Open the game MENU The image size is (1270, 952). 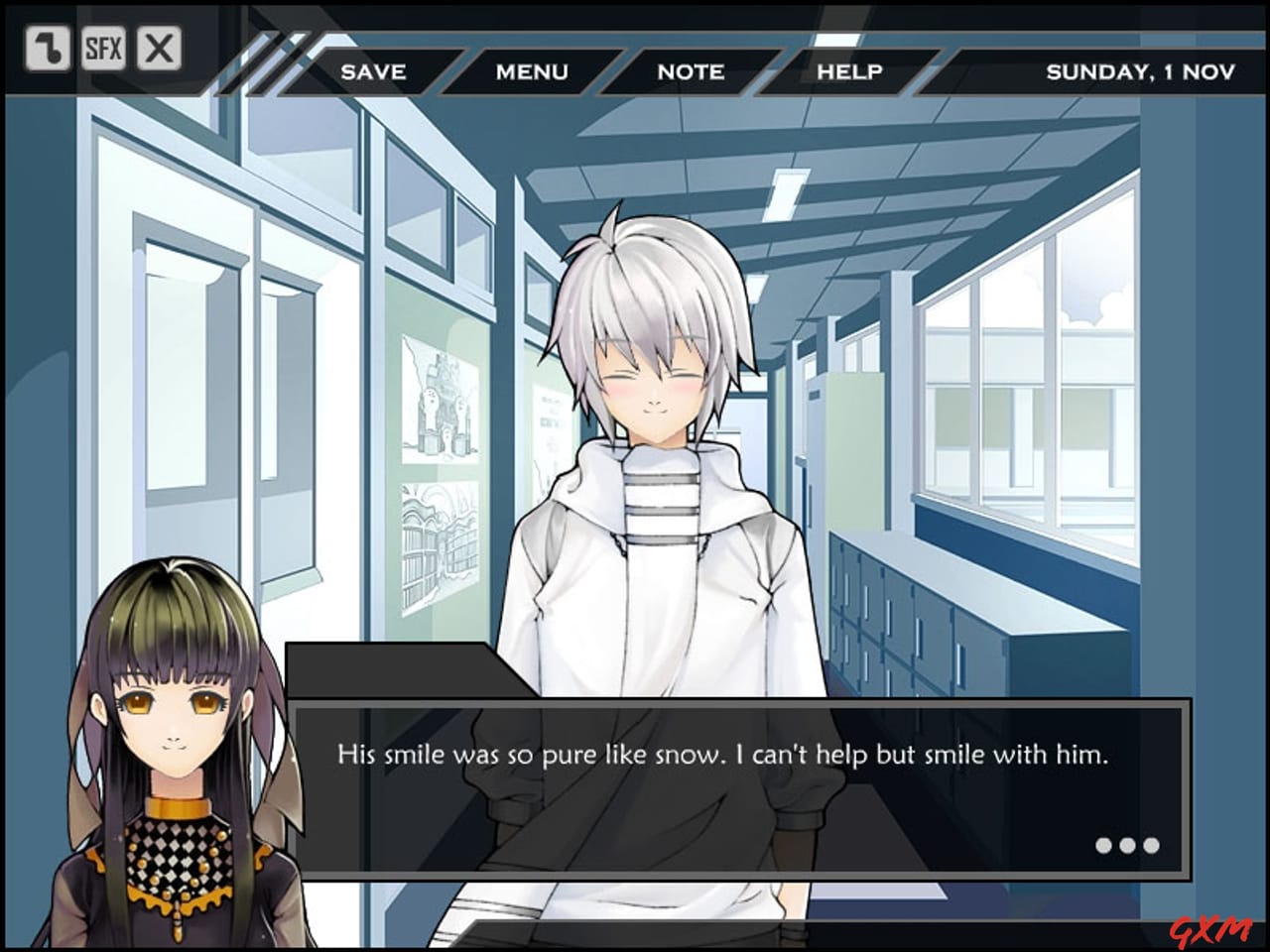coord(533,71)
